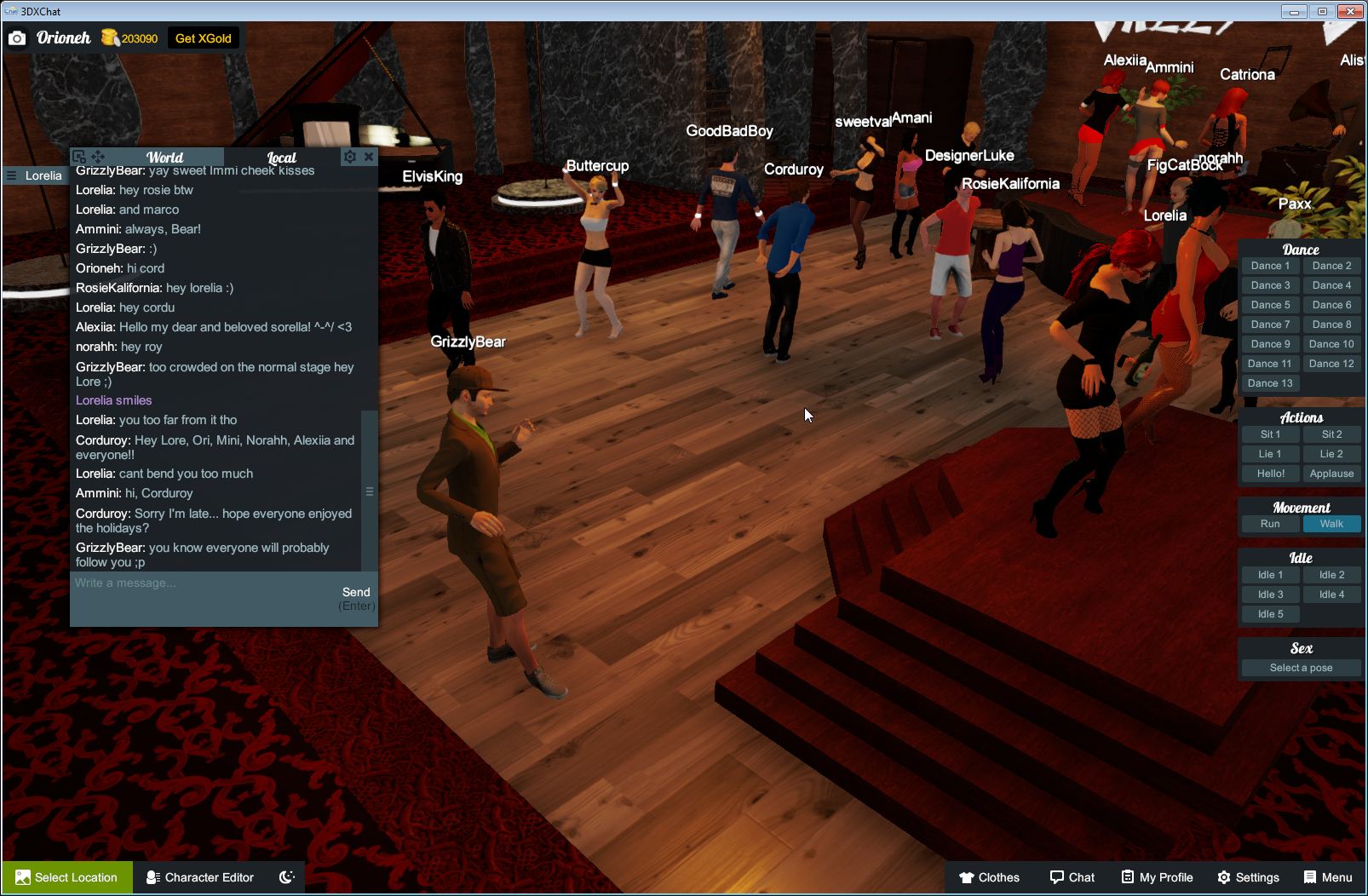Viewport: 1368px width, 896px height.
Task: Open the chat settings gear icon
Action: [x=350, y=157]
